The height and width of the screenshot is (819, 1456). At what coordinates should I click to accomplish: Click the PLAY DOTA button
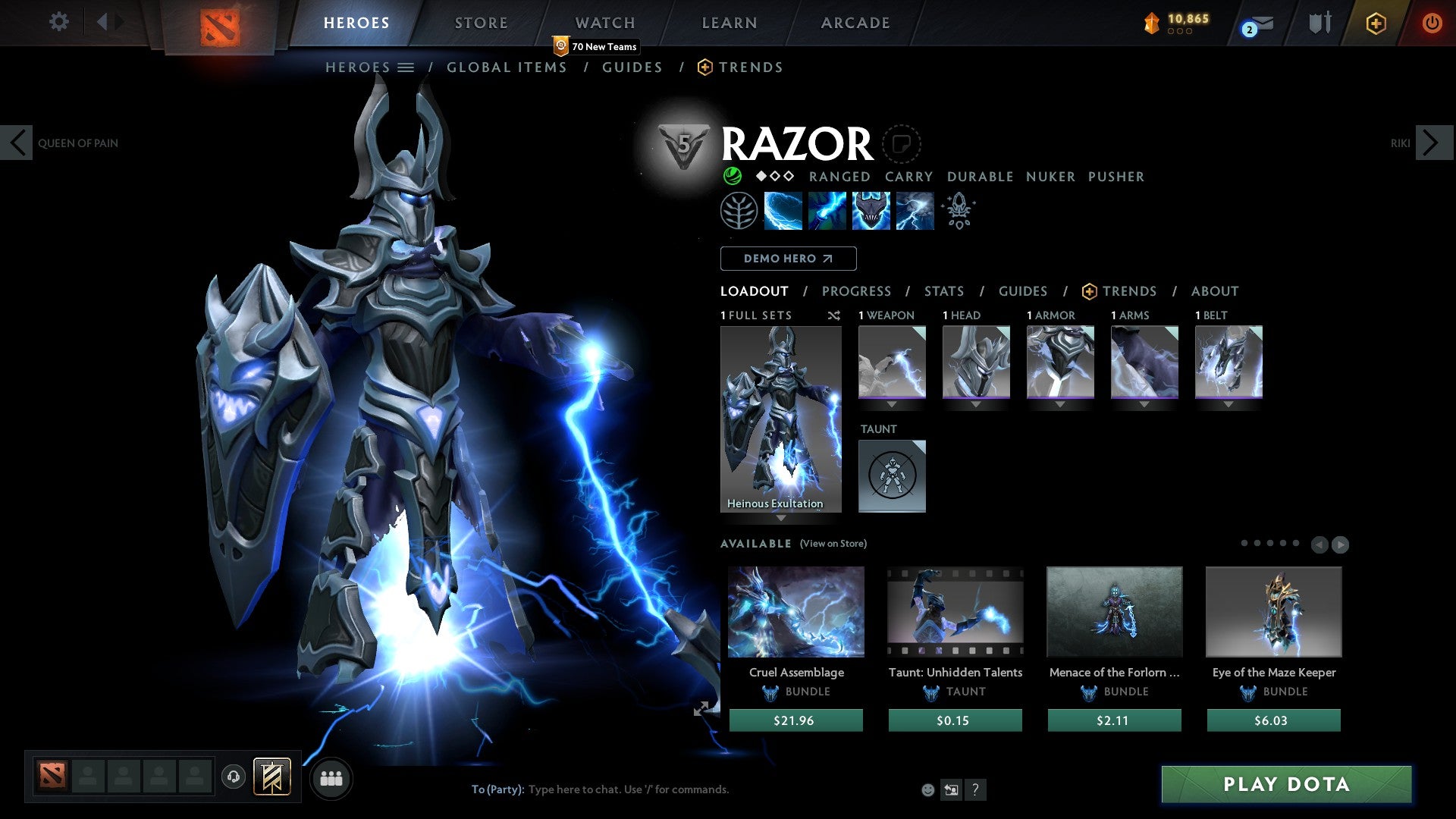coord(1285,784)
